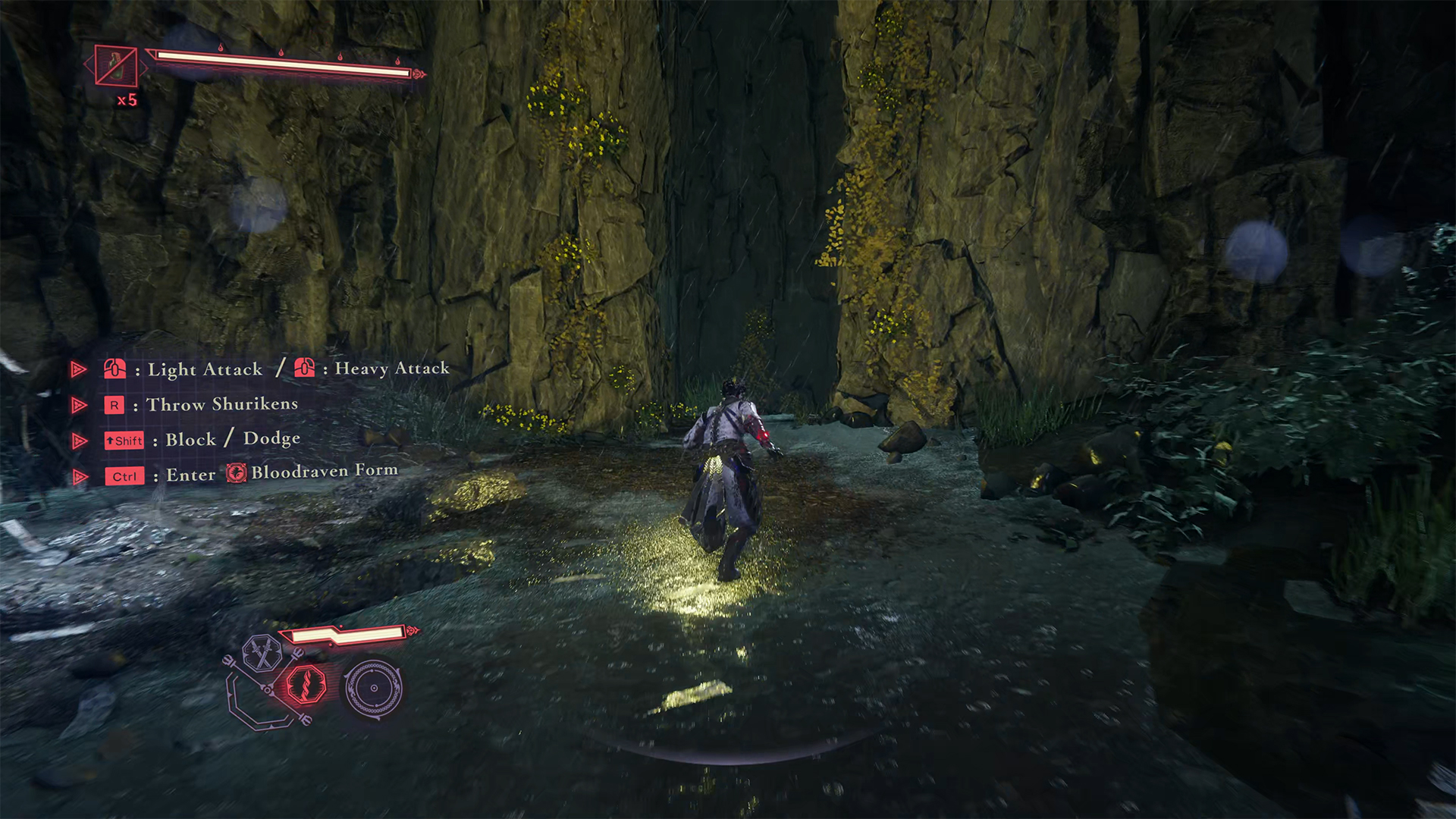Activate the glowing red twisted blade ability
The width and height of the screenshot is (1456, 819).
click(306, 685)
